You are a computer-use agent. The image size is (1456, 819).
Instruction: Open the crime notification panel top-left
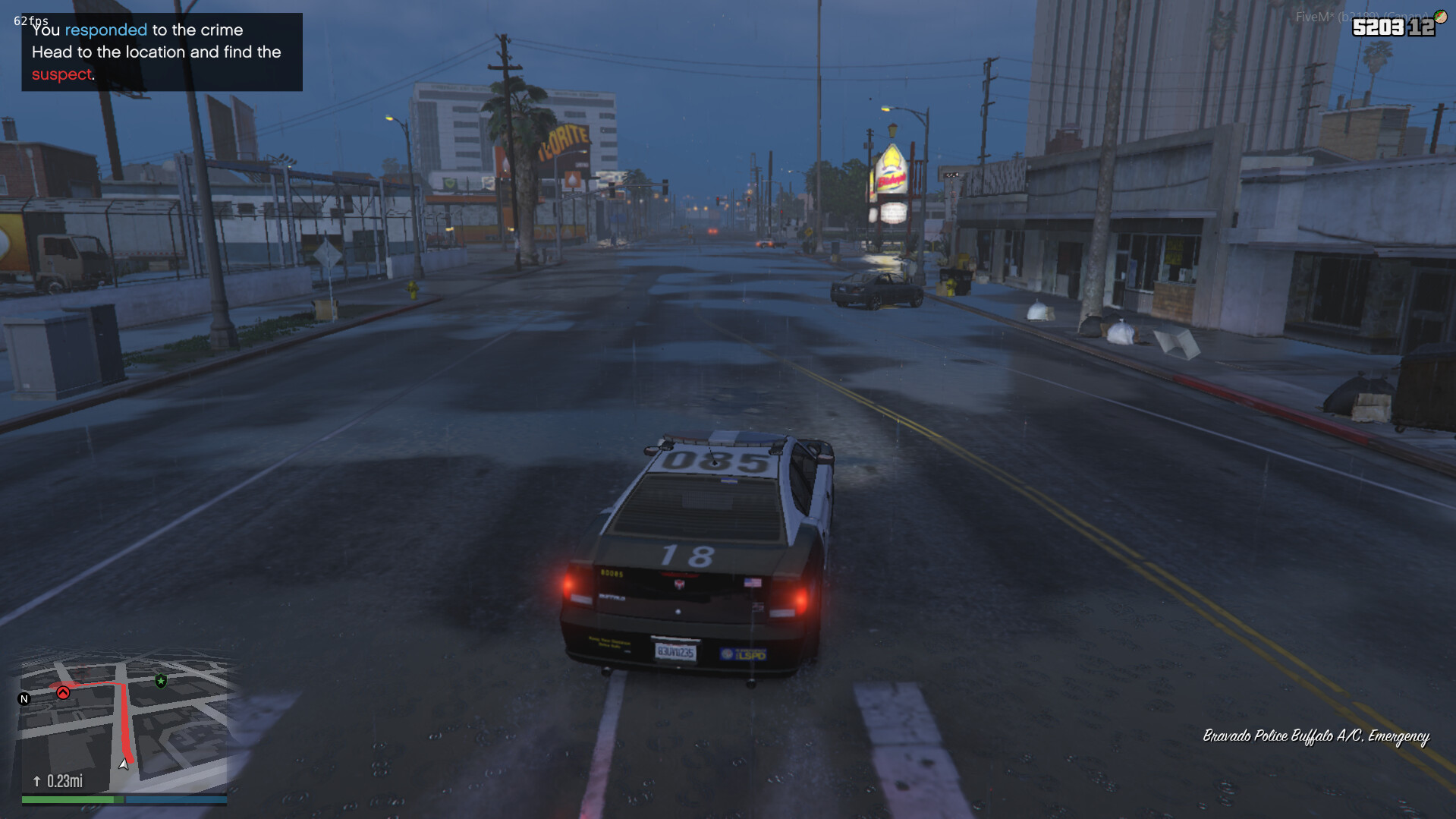tap(162, 52)
